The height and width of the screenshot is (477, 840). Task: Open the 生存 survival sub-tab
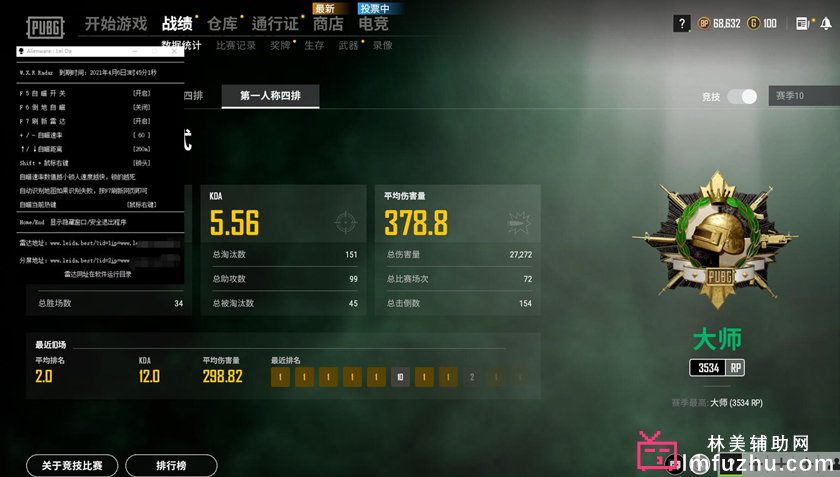(x=314, y=45)
